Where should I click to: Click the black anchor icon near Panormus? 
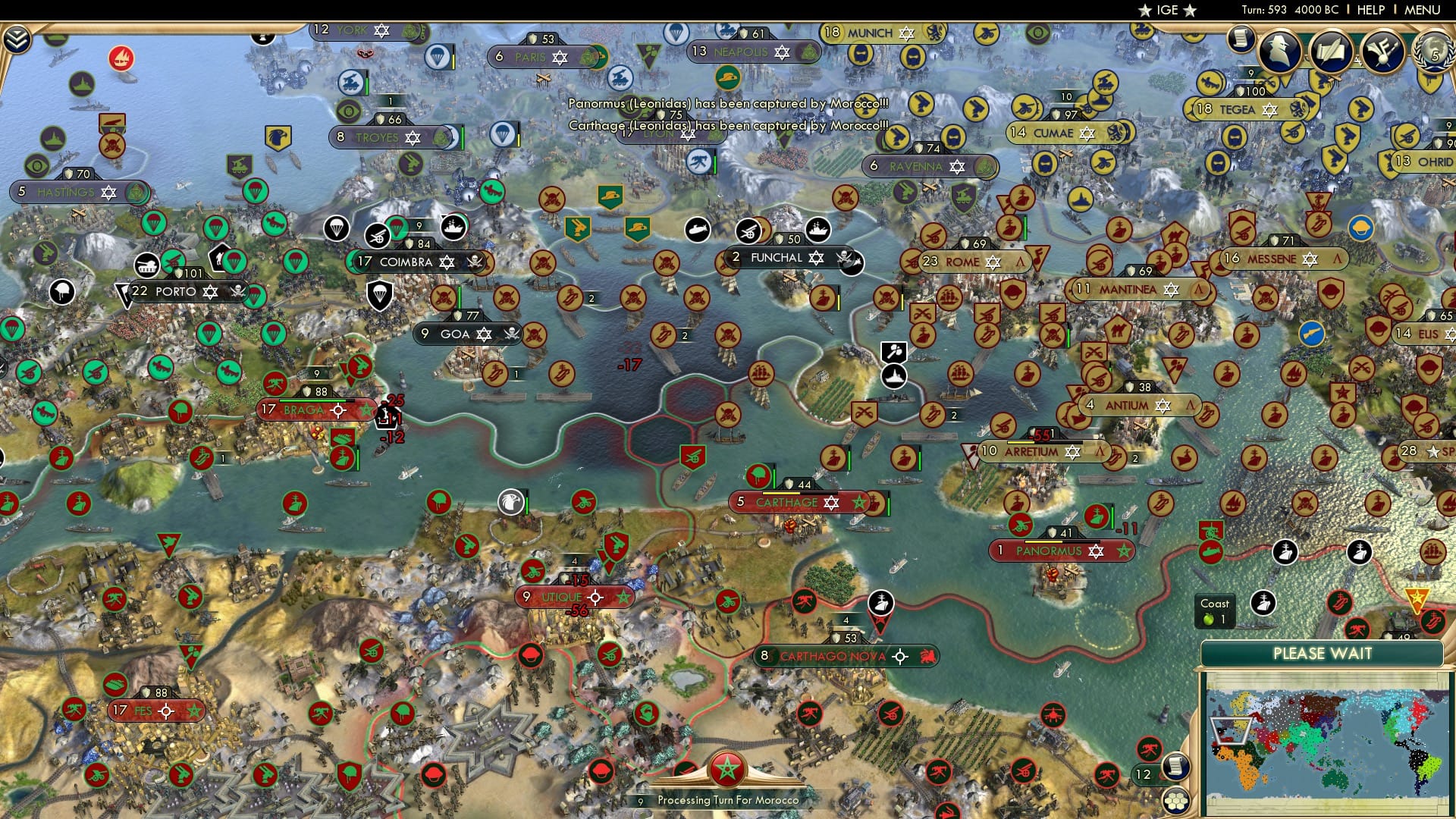coord(1285,552)
